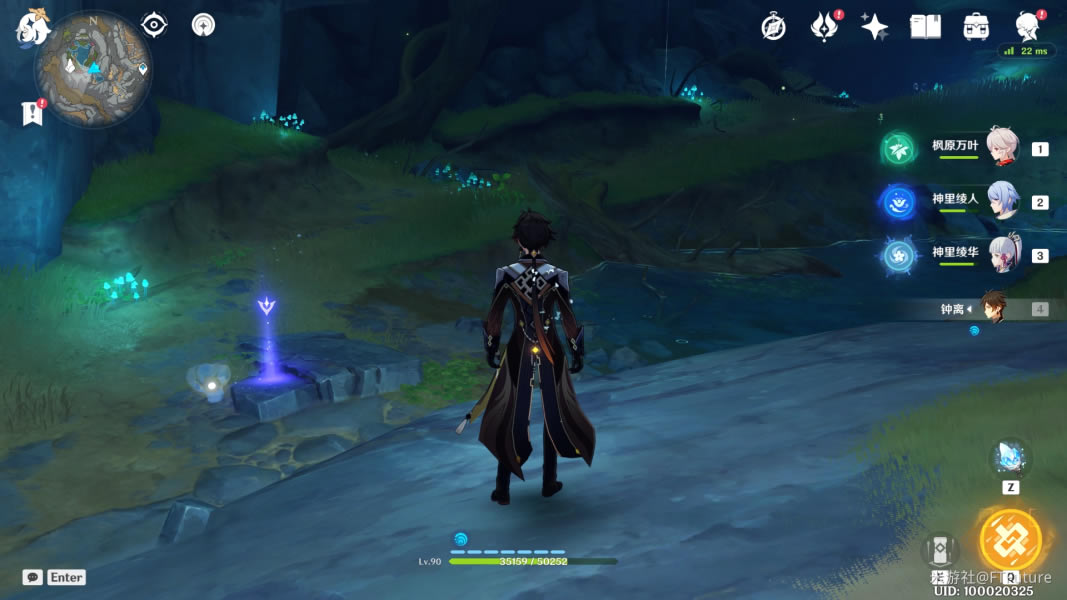Activate the glowing golden elemental burst
The image size is (1067, 600).
tap(1010, 540)
